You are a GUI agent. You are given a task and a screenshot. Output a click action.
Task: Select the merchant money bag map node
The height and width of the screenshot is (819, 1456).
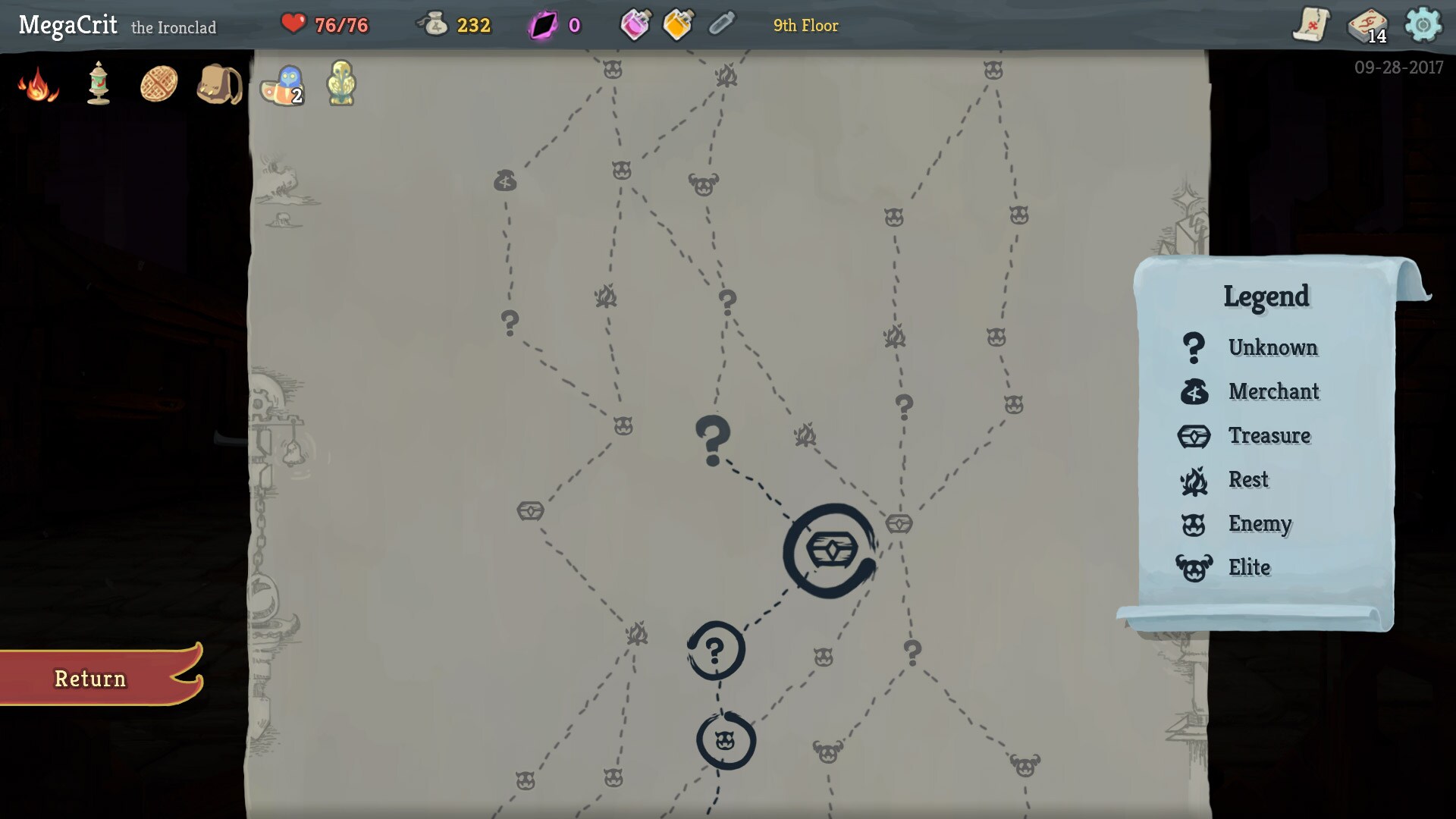click(x=505, y=180)
